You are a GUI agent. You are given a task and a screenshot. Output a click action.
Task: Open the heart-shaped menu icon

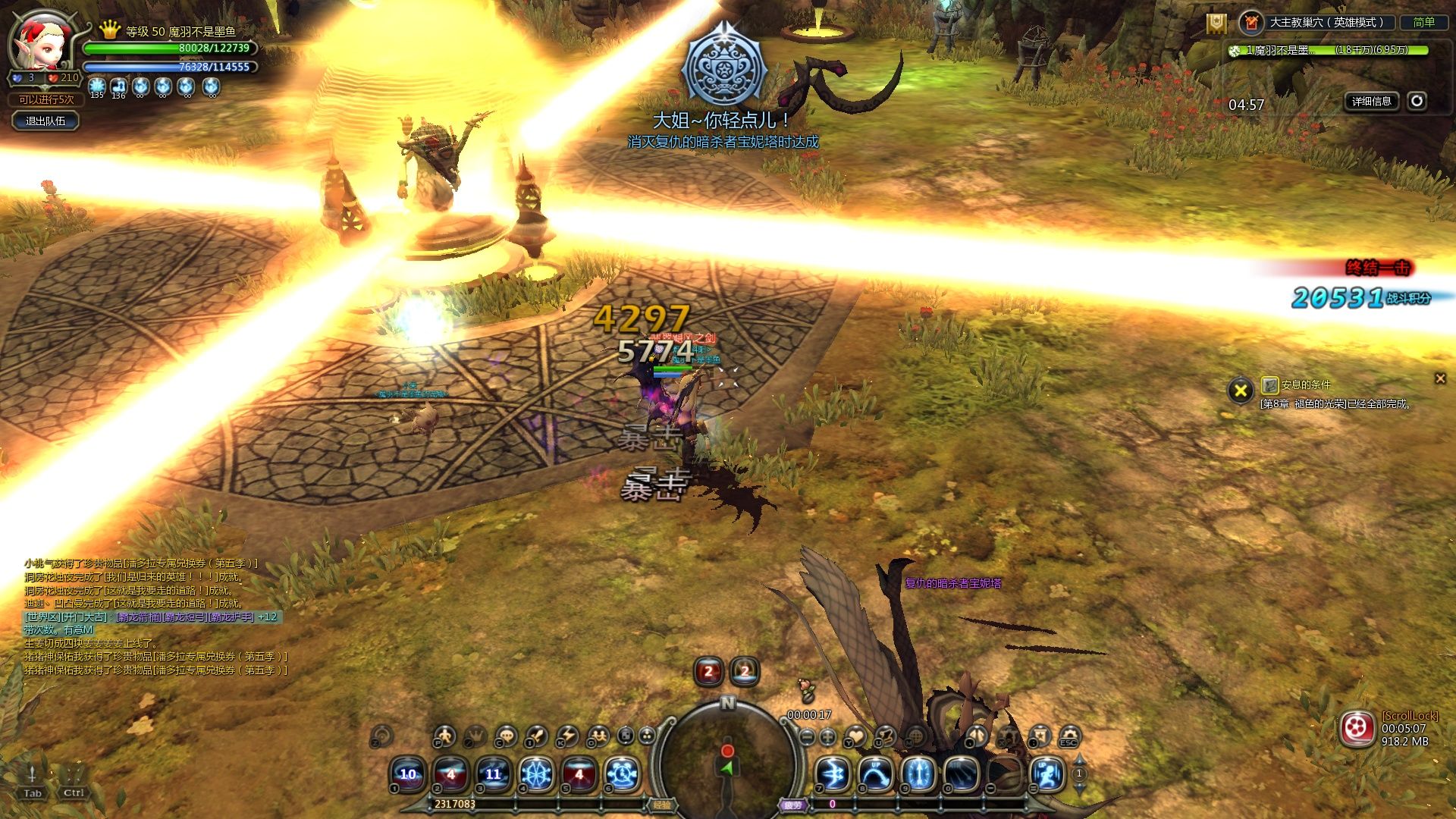point(855,736)
